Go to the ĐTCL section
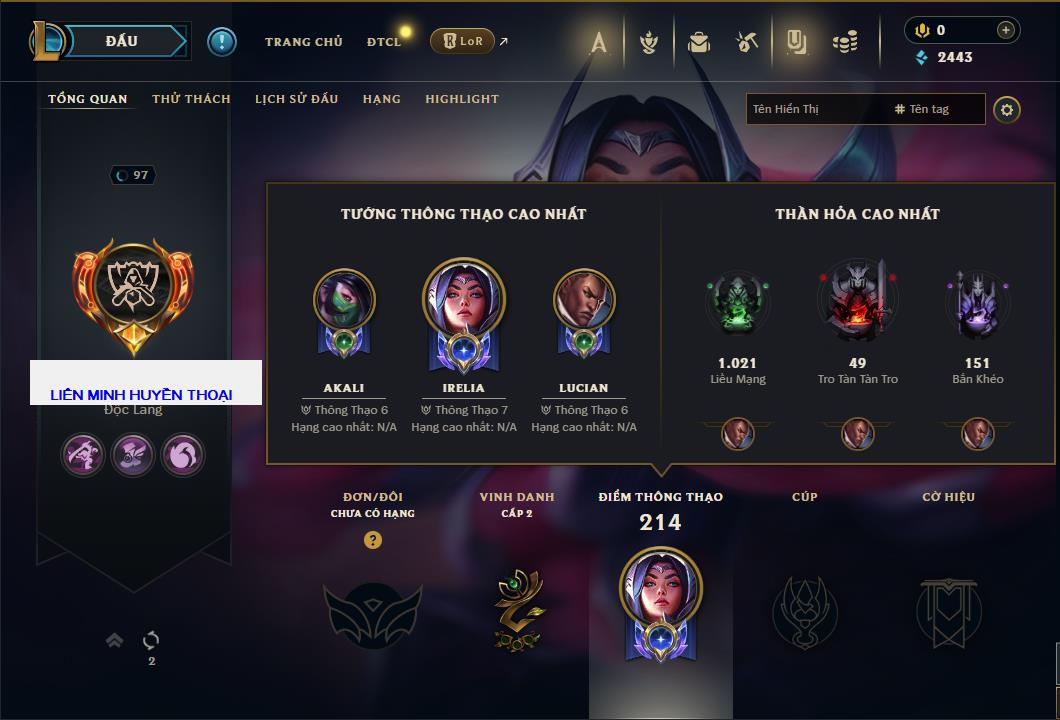 (x=384, y=42)
